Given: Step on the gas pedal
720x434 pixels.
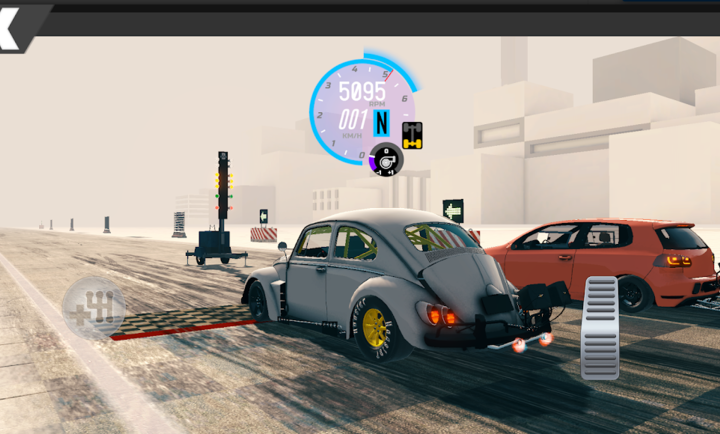Looking at the screenshot, I should click(600, 327).
